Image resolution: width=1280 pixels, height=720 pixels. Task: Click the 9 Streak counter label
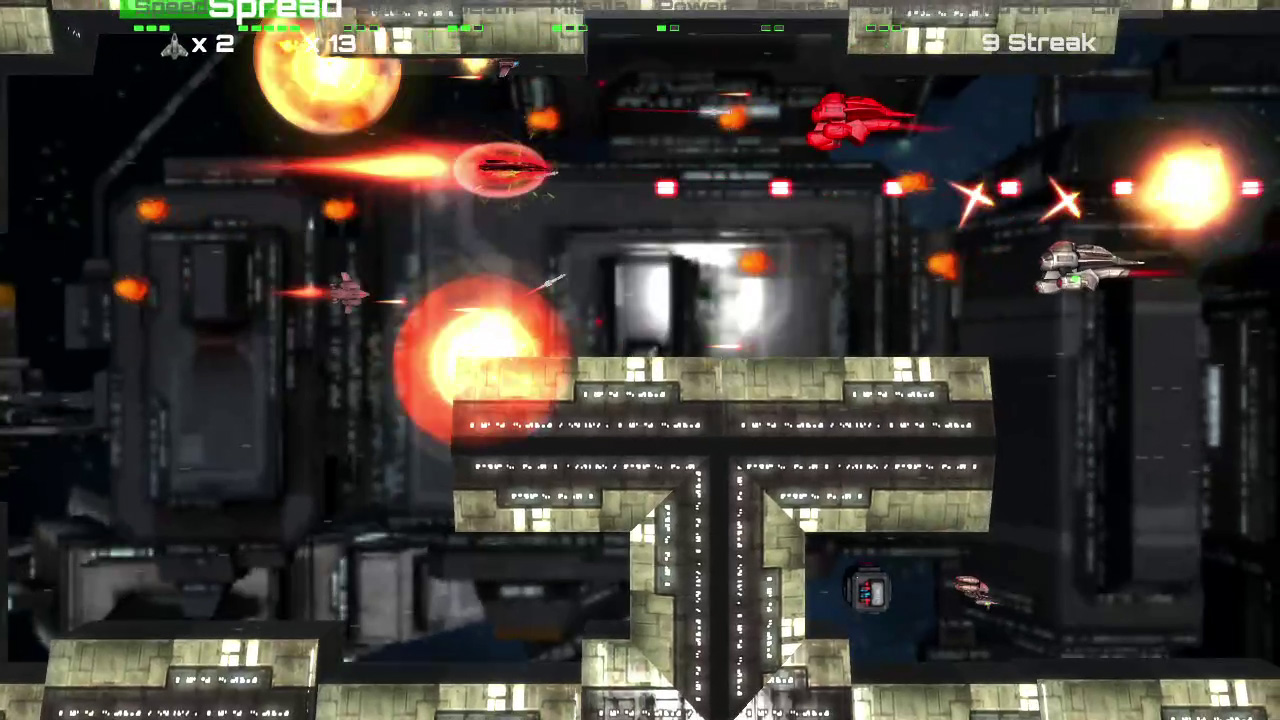point(1037,43)
